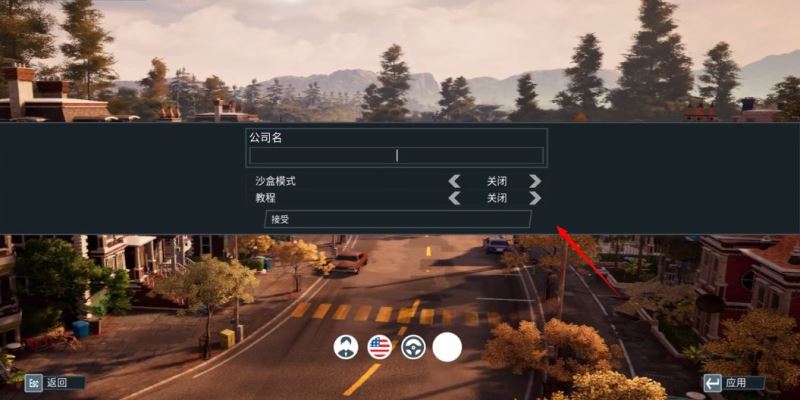800x400 pixels.
Task: Click the 公司名 company name input field
Action: pos(396,155)
